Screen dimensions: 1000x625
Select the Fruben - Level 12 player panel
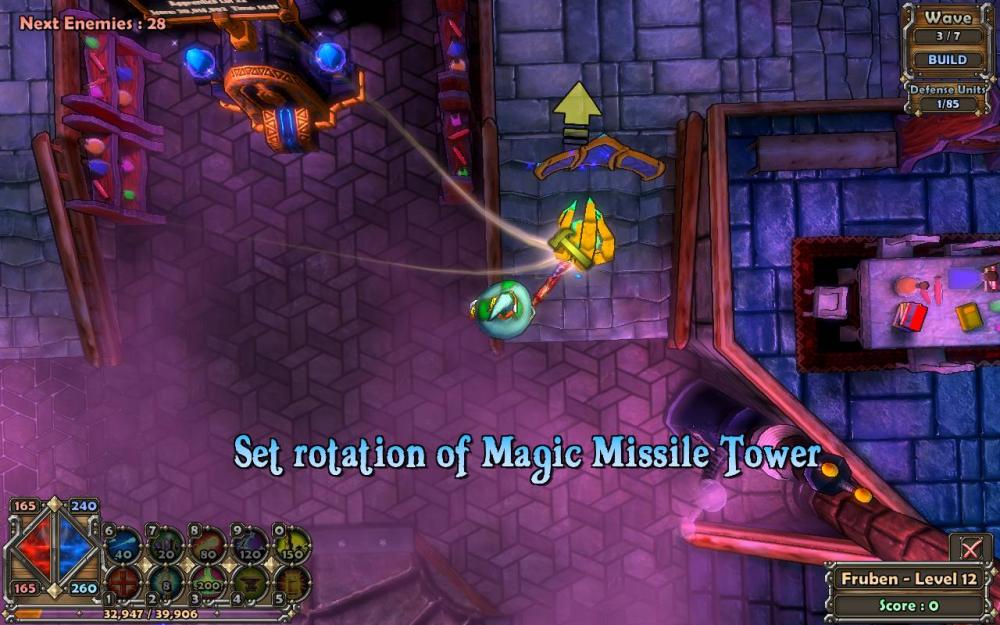[910, 579]
